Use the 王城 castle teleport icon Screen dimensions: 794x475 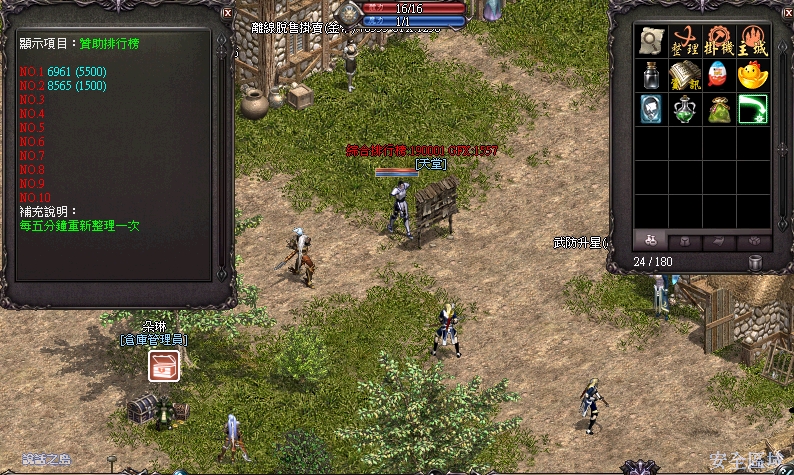[x=752, y=41]
